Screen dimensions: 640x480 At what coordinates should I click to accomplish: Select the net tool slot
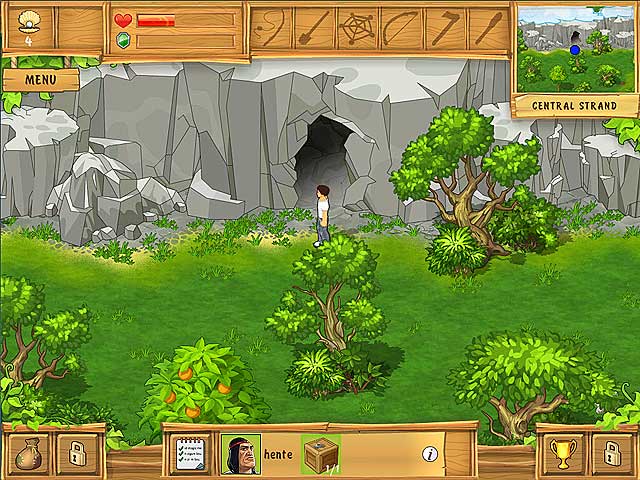357,28
